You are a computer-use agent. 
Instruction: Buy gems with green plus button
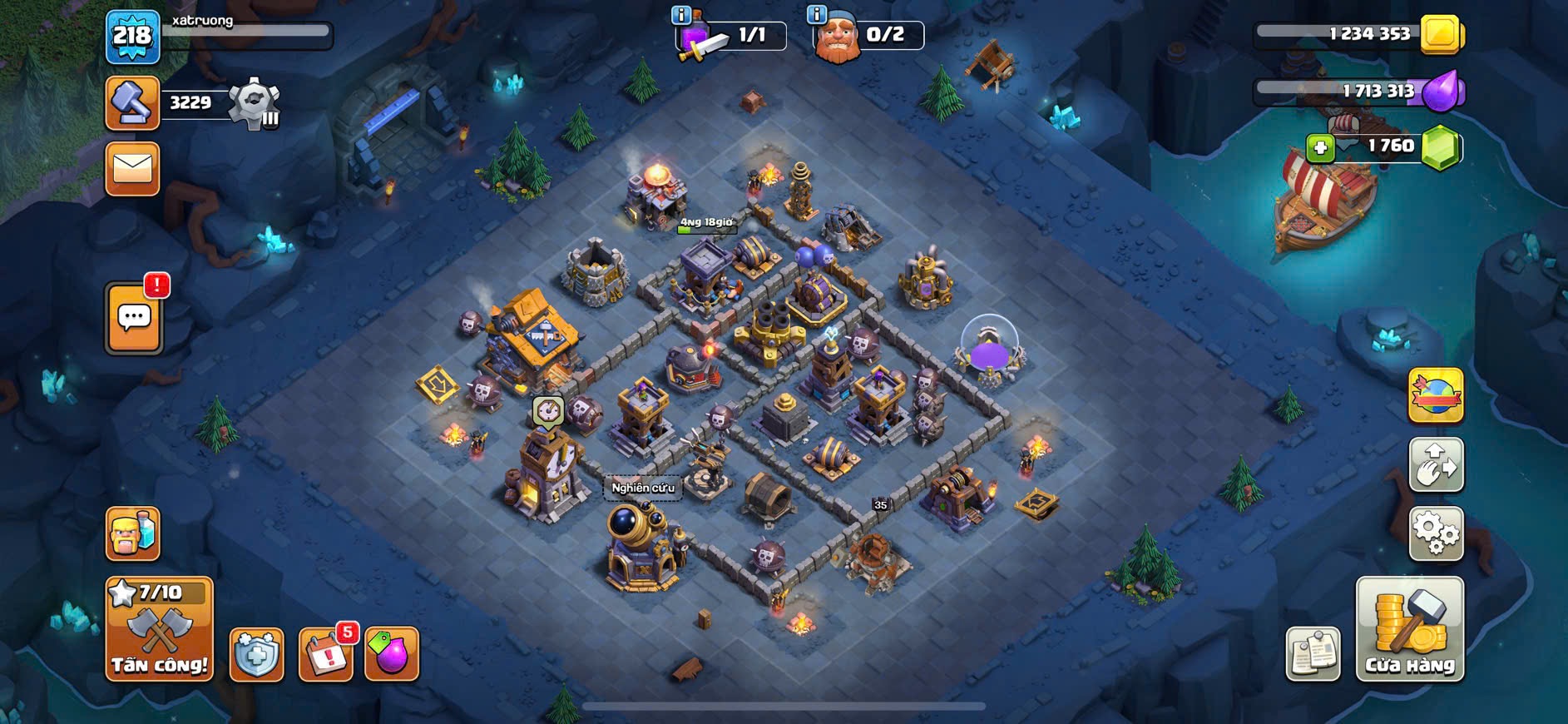[1320, 148]
